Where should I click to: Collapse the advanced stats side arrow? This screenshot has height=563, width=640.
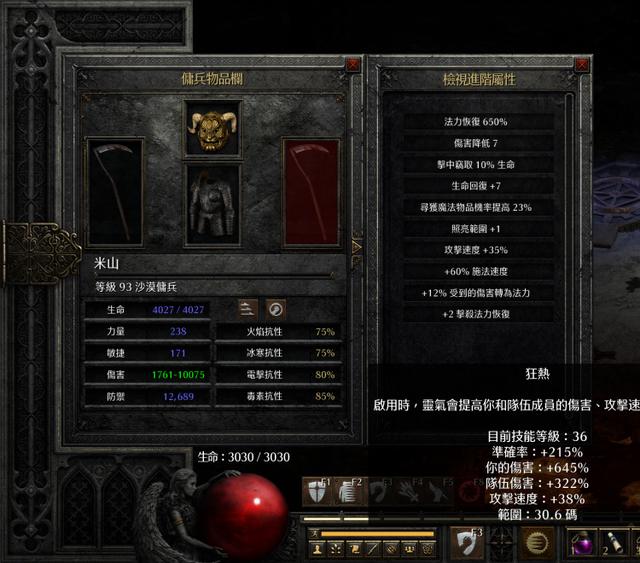[x=356, y=245]
